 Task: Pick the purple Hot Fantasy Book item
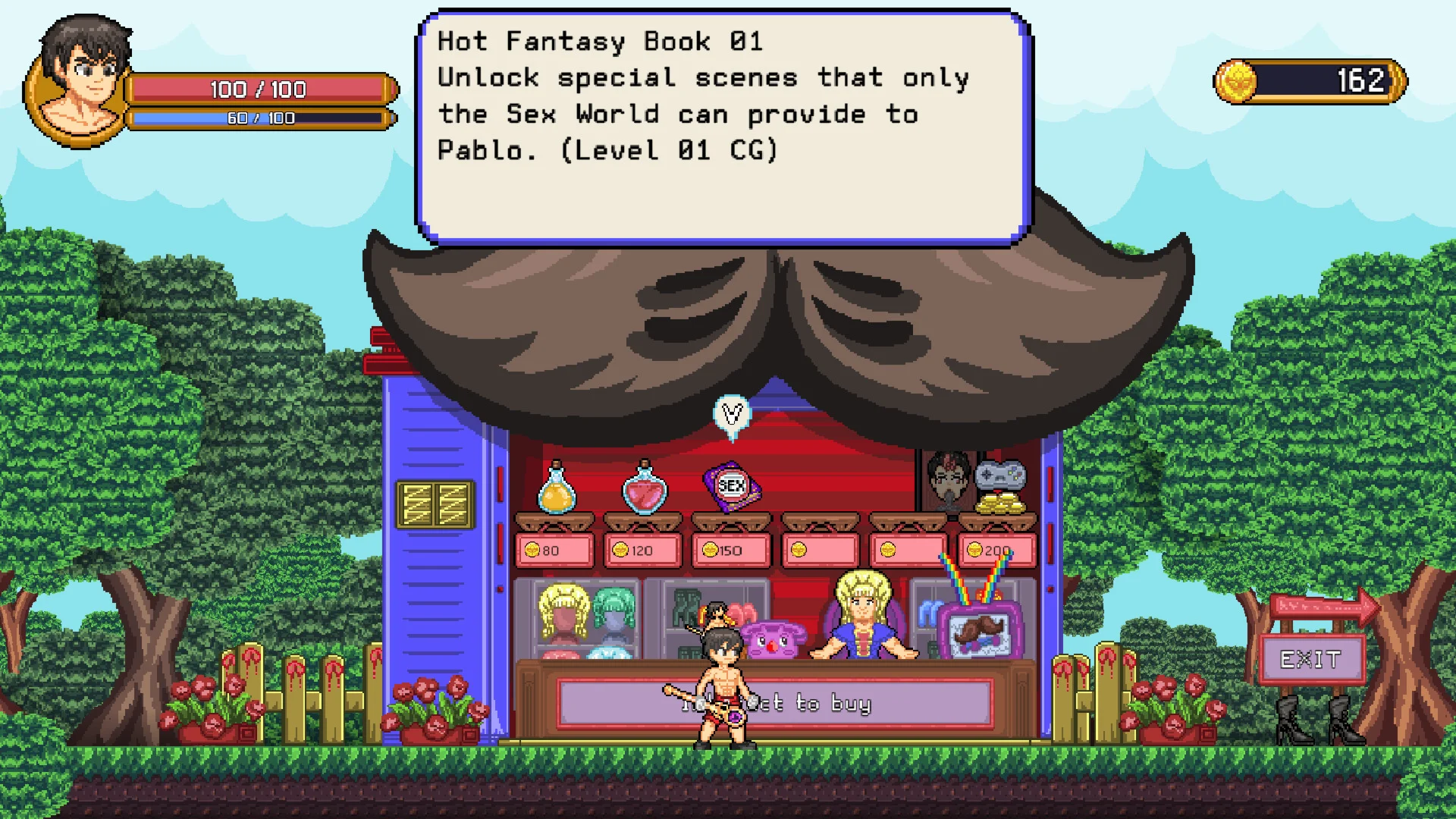click(x=732, y=486)
